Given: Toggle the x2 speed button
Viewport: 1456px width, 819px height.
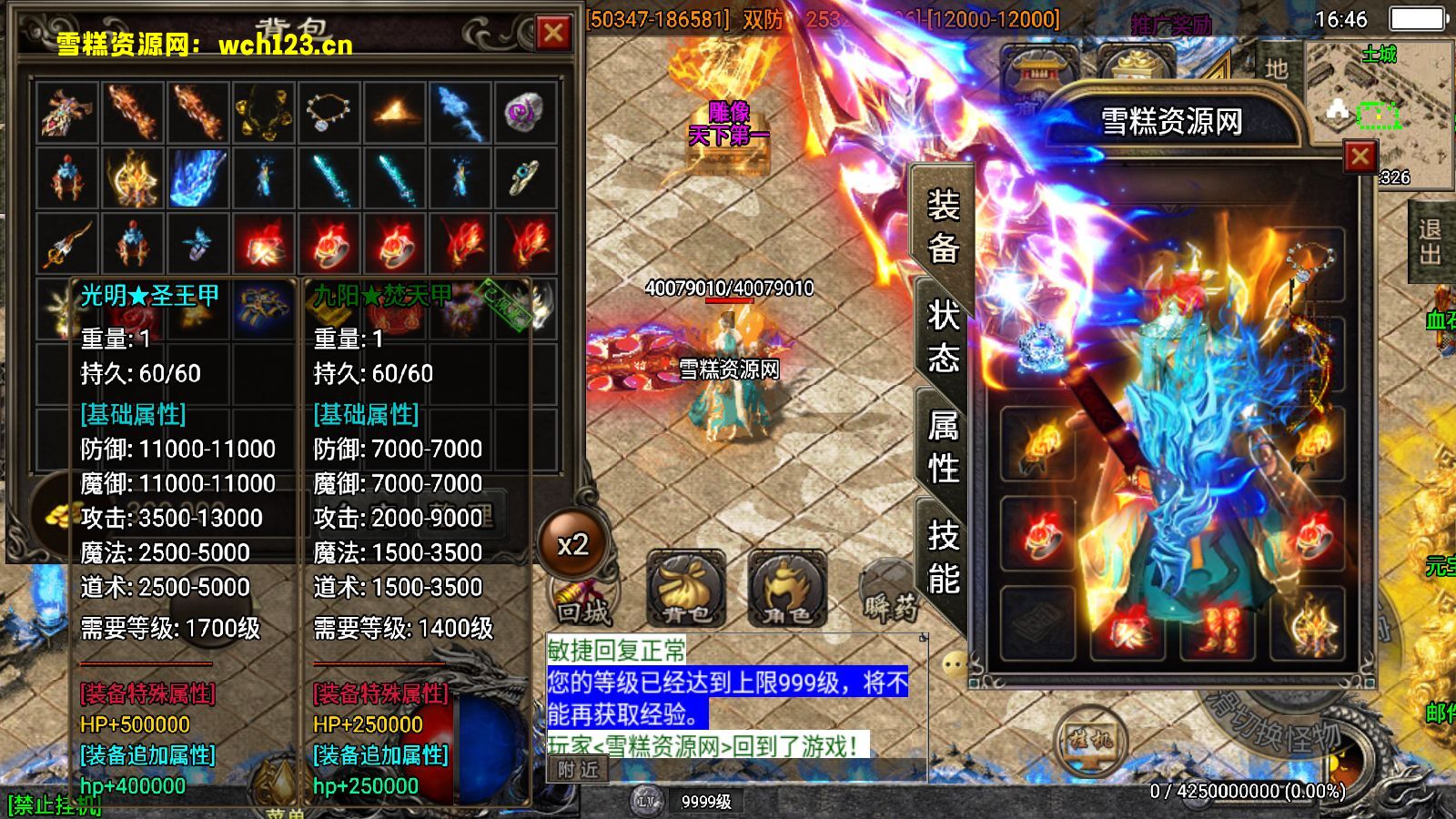Looking at the screenshot, I should tap(572, 544).
